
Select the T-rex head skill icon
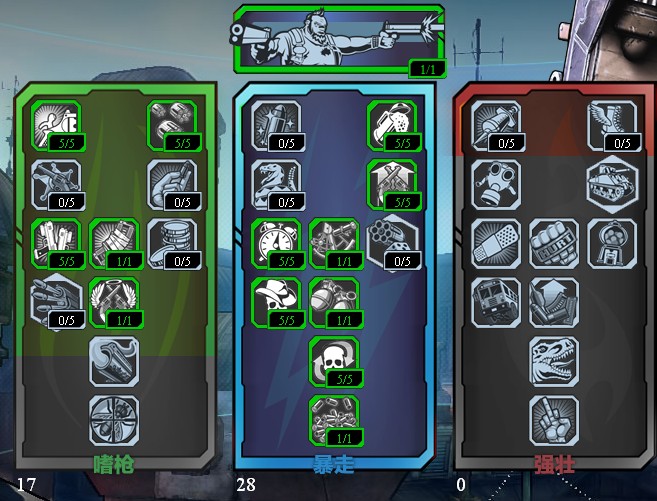coord(553,360)
